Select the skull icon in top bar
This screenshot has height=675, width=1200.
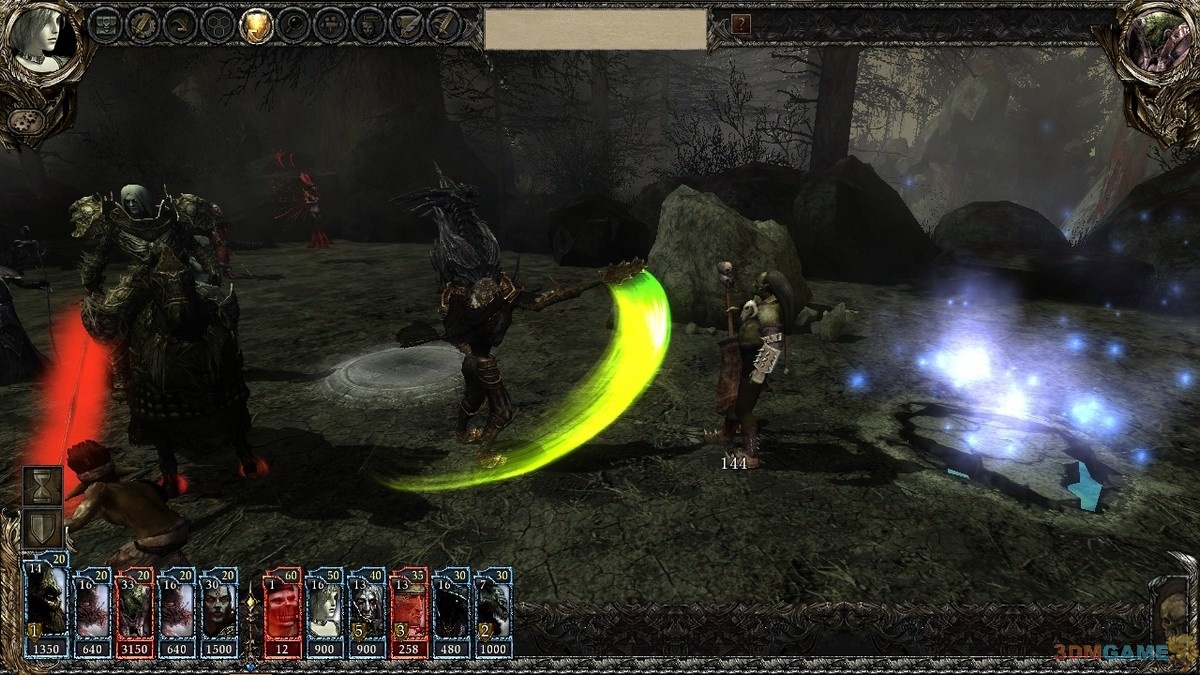click(x=369, y=26)
